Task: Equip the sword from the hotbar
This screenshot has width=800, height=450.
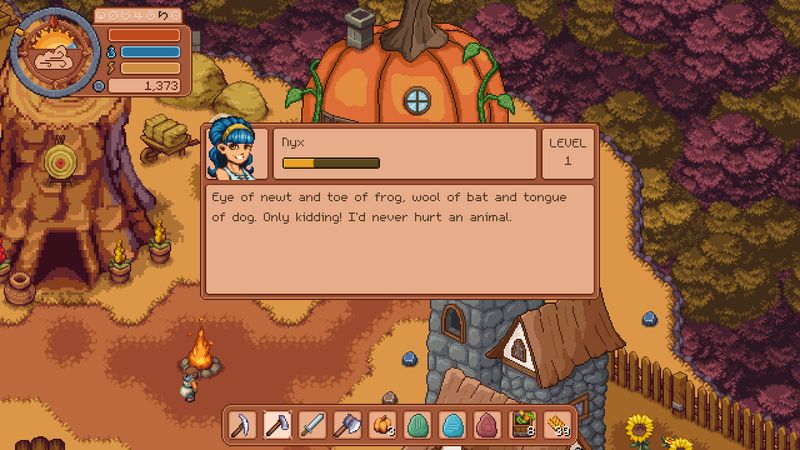Action: point(312,425)
